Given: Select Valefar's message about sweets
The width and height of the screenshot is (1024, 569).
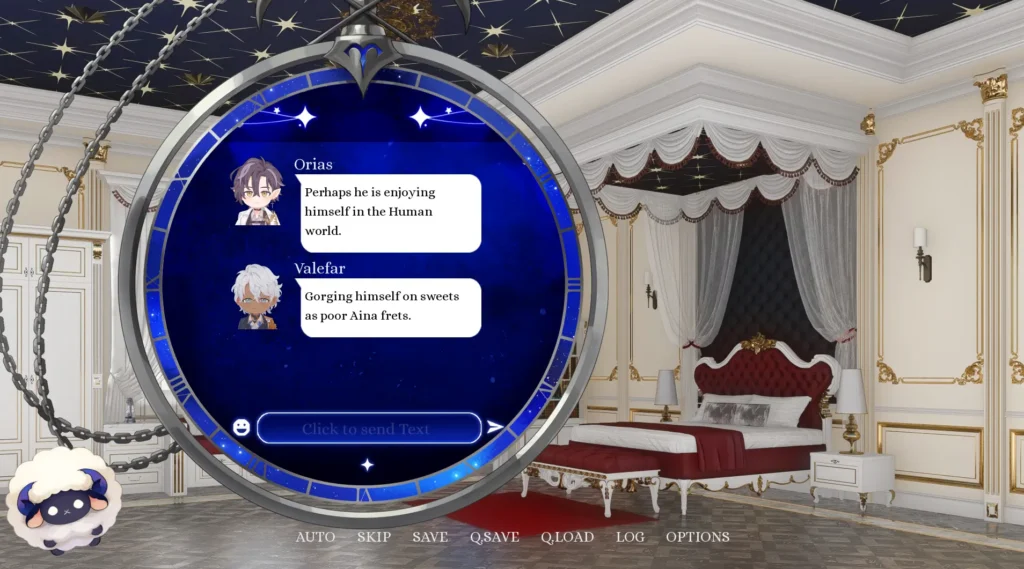Looking at the screenshot, I should click(x=390, y=307).
